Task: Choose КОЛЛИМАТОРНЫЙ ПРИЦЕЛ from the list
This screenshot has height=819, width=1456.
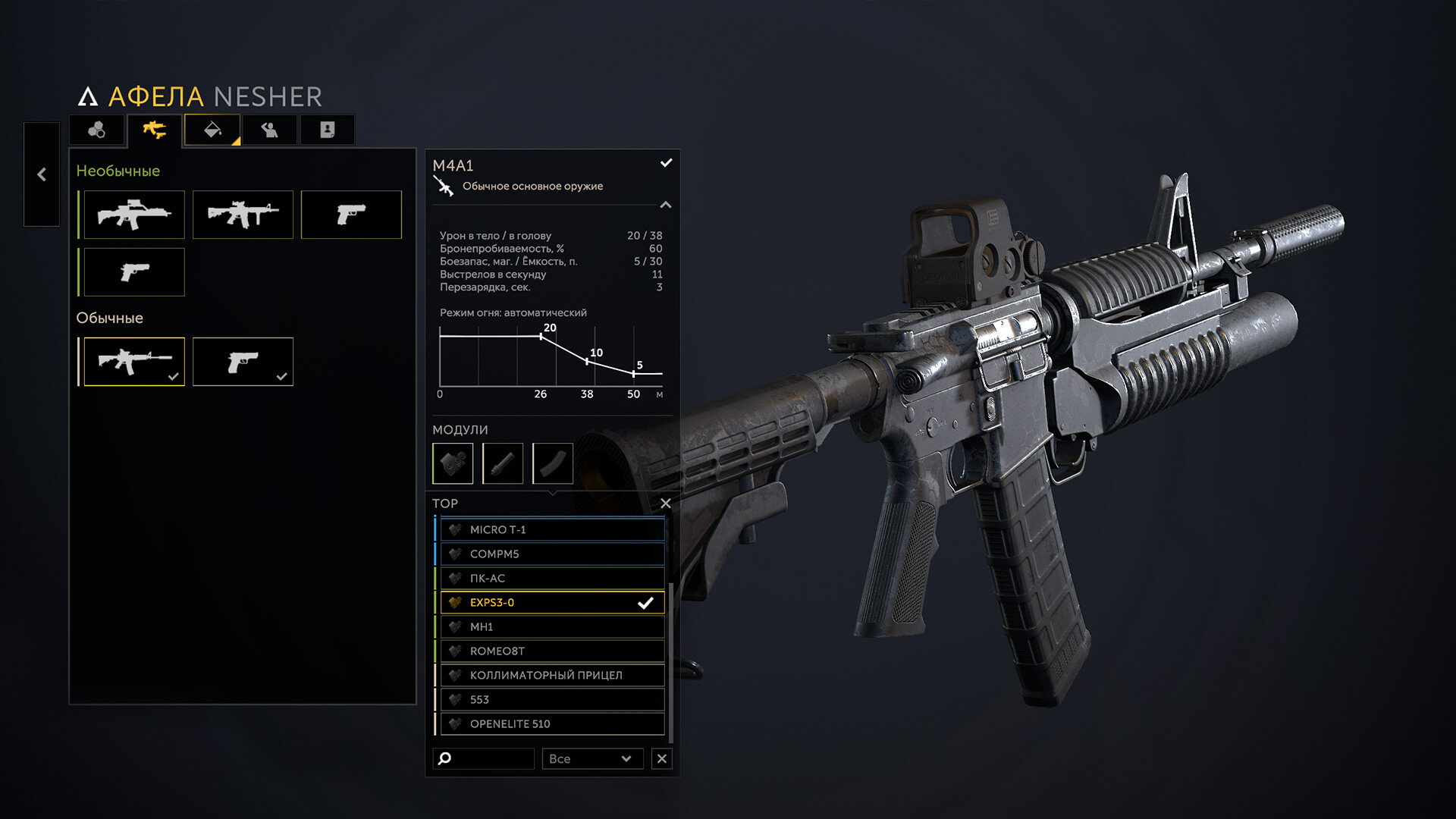Action: point(552,676)
